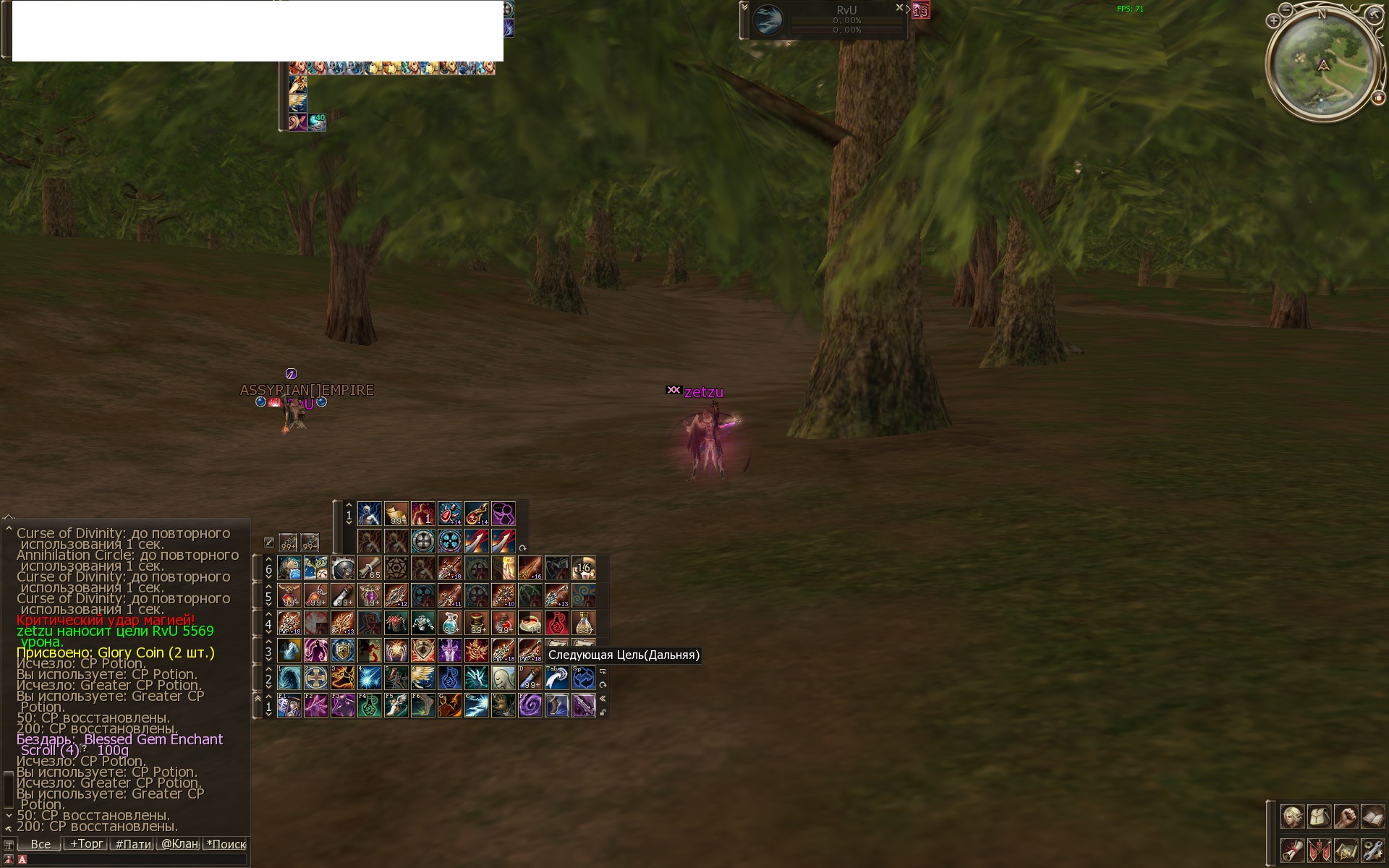The width and height of the screenshot is (1389, 868).
Task: Select the Все chat tab
Action: click(41, 844)
